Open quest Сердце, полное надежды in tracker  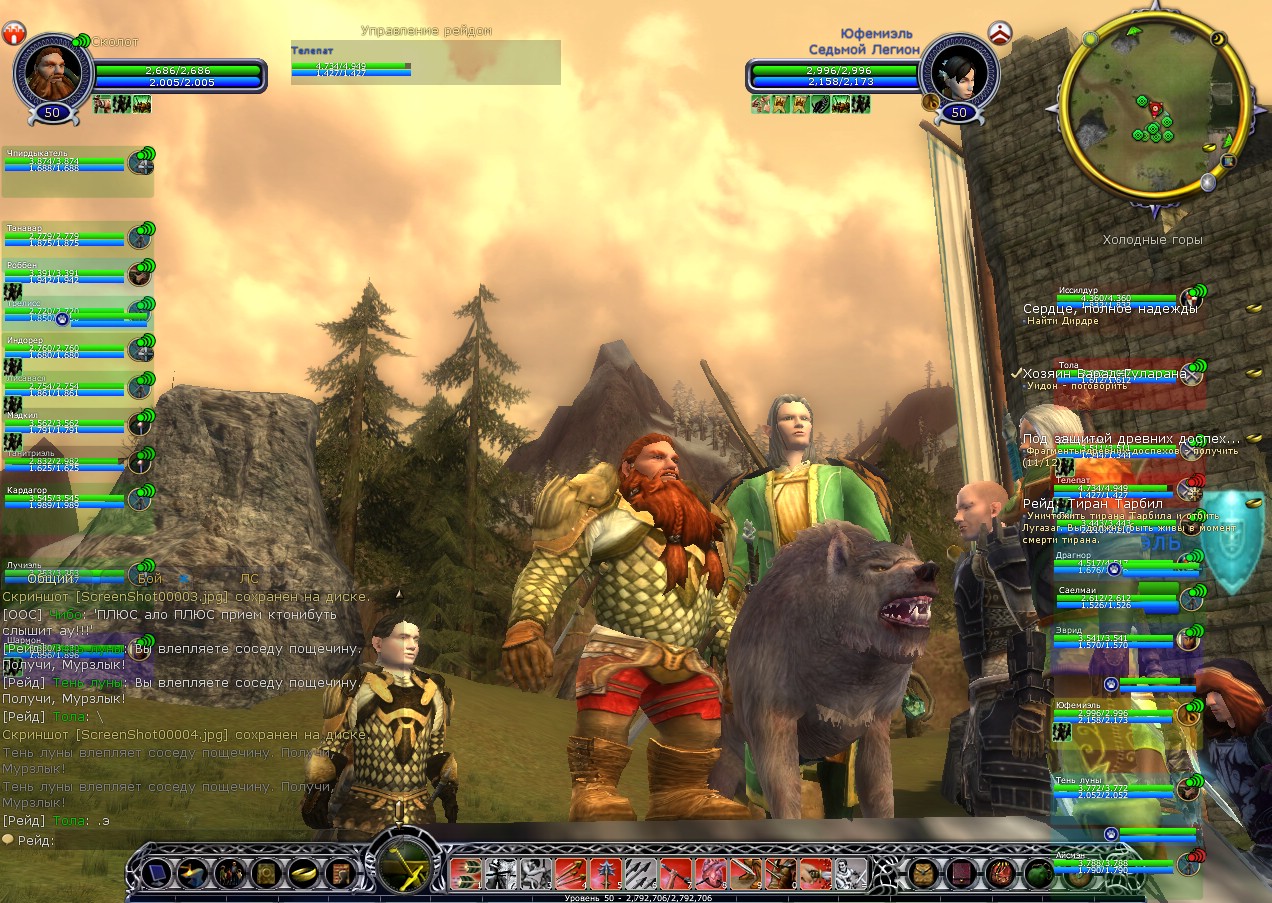tap(1110, 309)
